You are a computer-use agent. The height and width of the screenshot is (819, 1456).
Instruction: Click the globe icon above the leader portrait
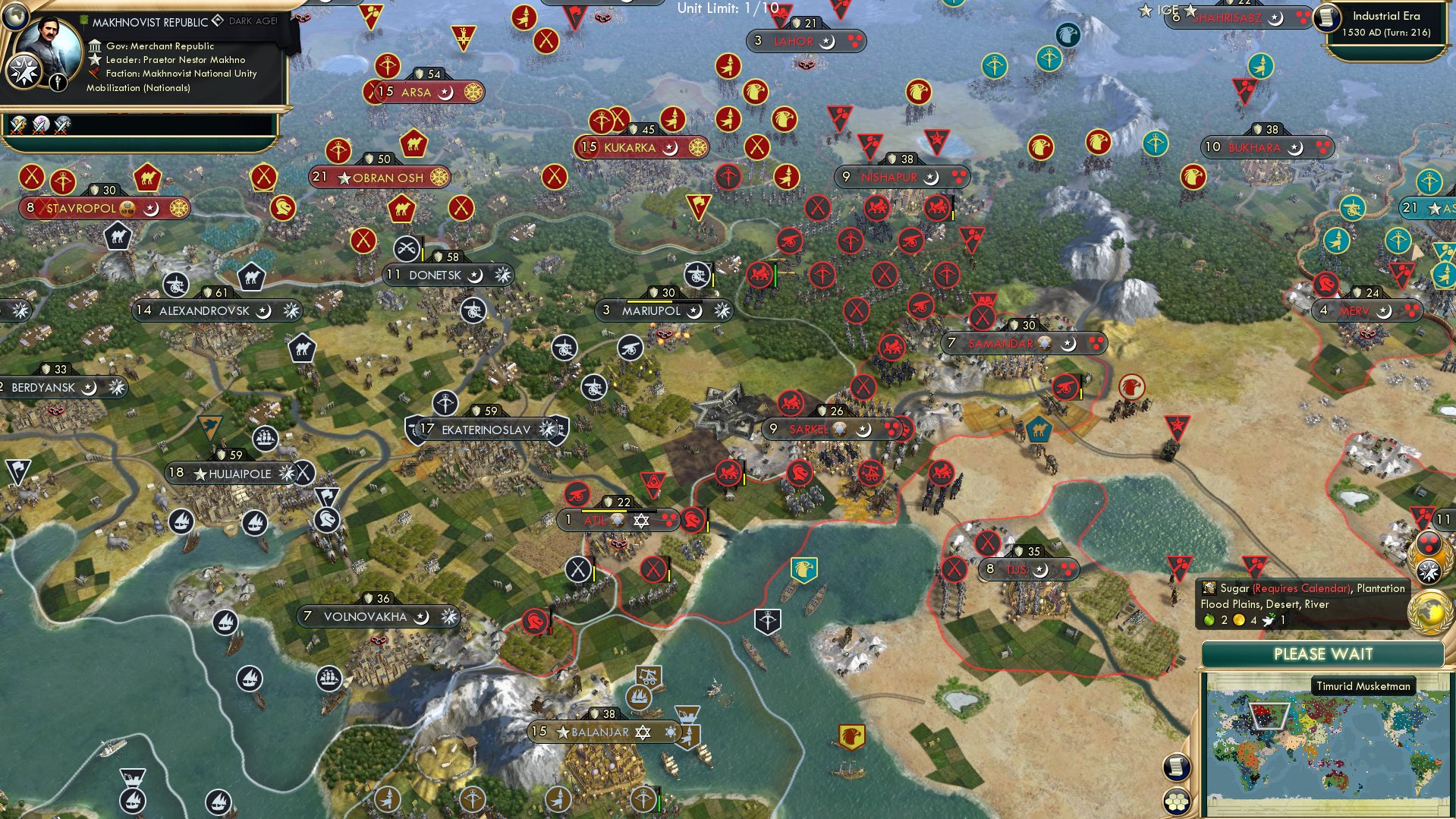click(14, 17)
